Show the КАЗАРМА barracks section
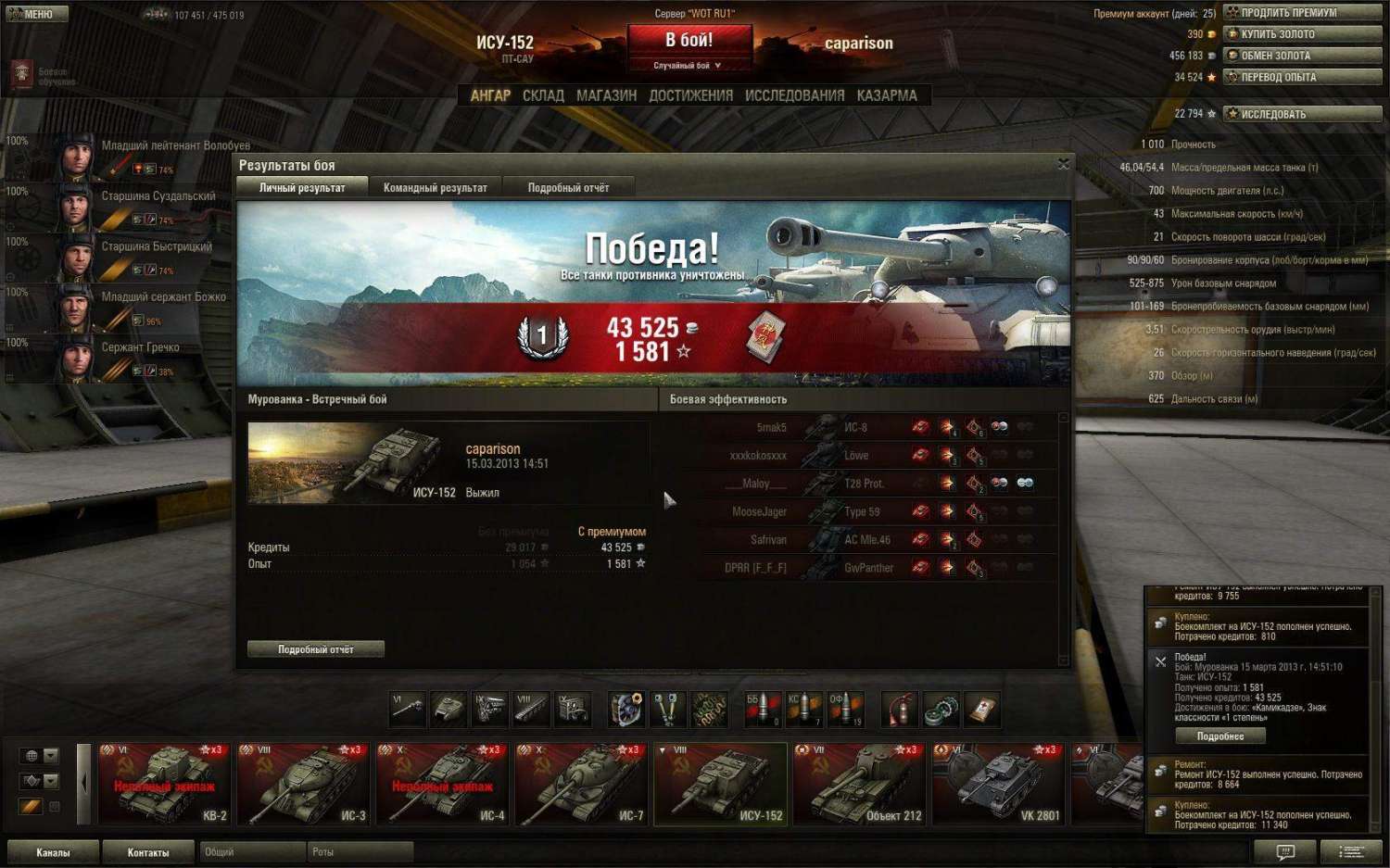The height and width of the screenshot is (868, 1390). (x=886, y=95)
